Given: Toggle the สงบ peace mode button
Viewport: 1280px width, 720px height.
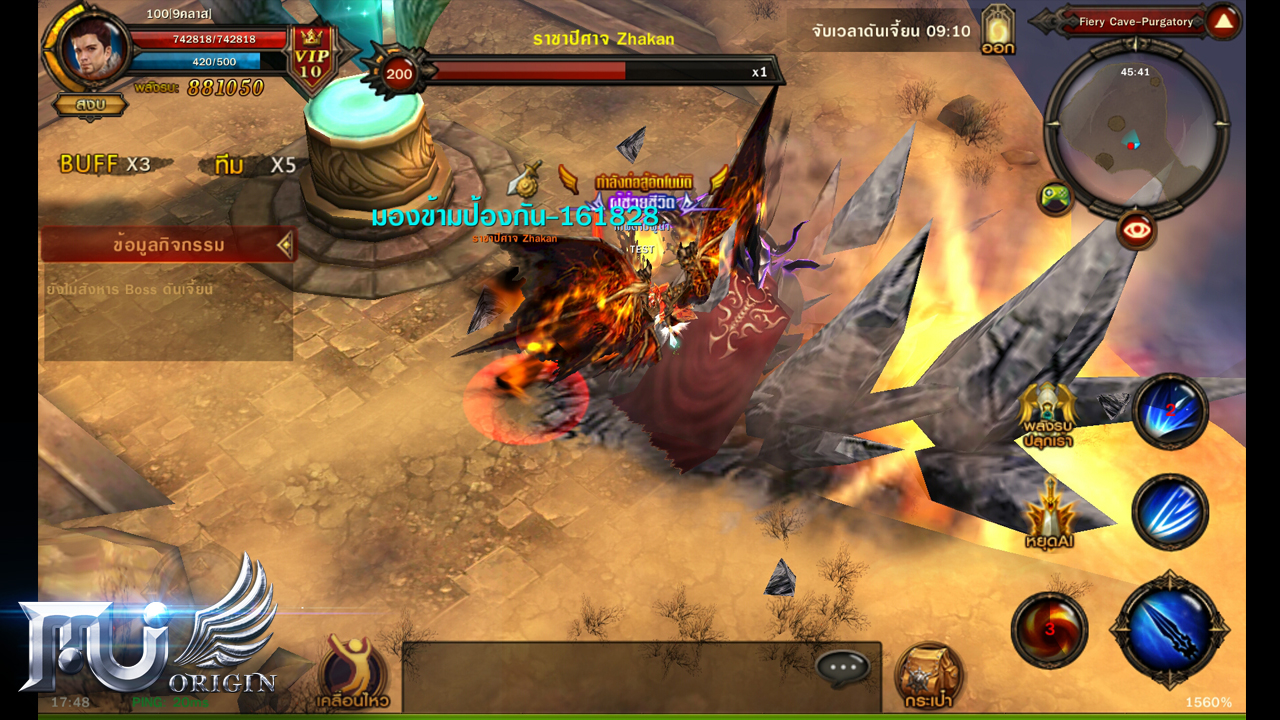Looking at the screenshot, I should click(x=89, y=103).
